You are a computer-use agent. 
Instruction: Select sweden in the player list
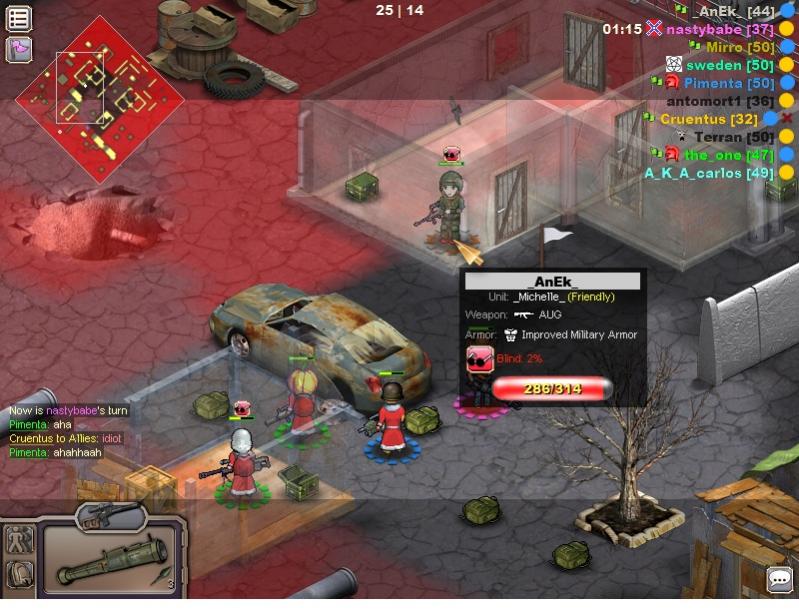729,65
